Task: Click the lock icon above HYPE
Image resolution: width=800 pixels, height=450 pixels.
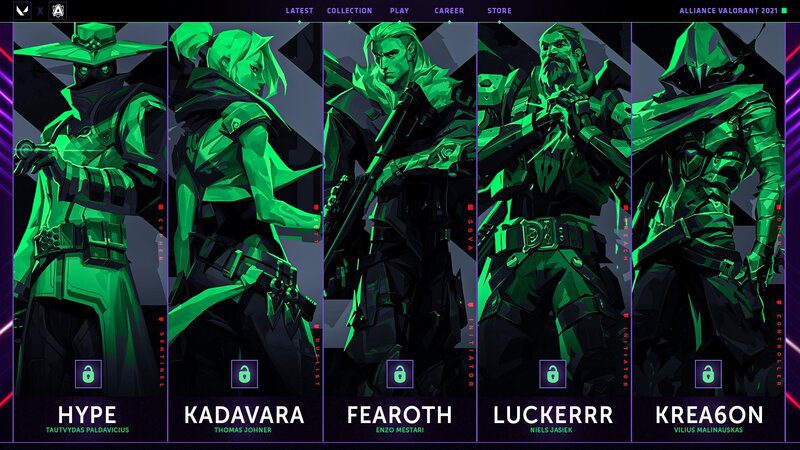Action: 89,374
